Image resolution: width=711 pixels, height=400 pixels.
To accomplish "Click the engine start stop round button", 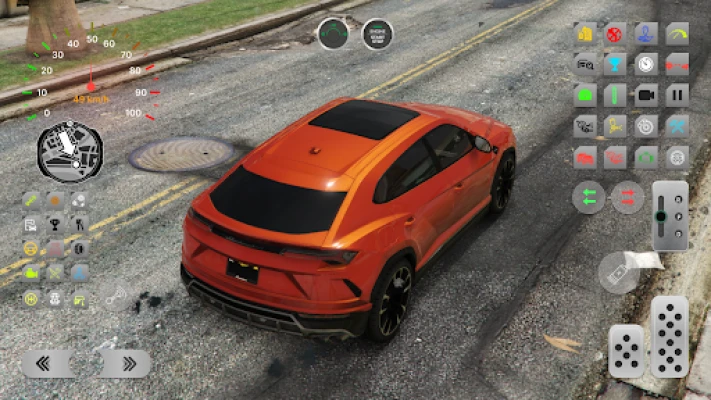I will (x=377, y=34).
